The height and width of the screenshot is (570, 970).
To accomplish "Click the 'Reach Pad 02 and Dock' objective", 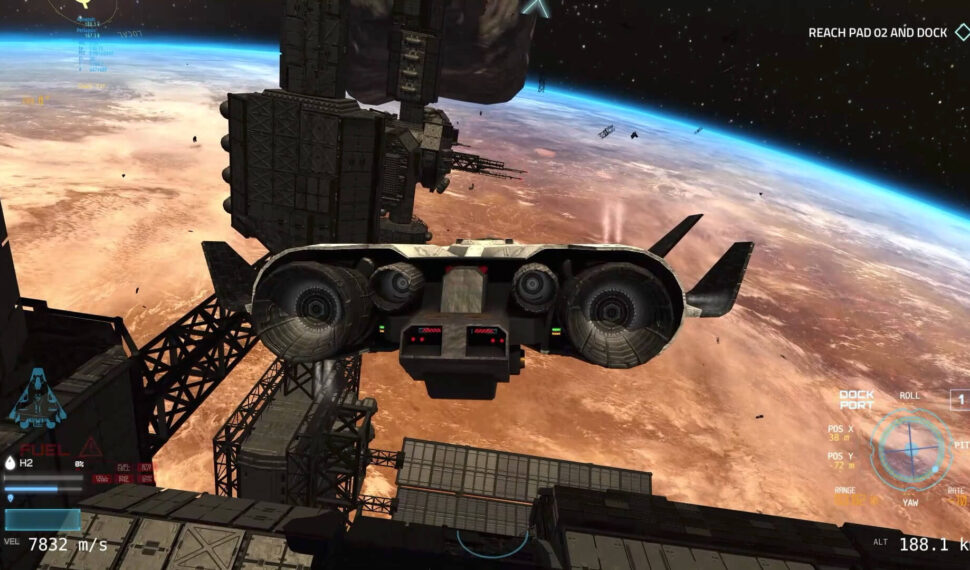I will pyautogui.click(x=877, y=33).
